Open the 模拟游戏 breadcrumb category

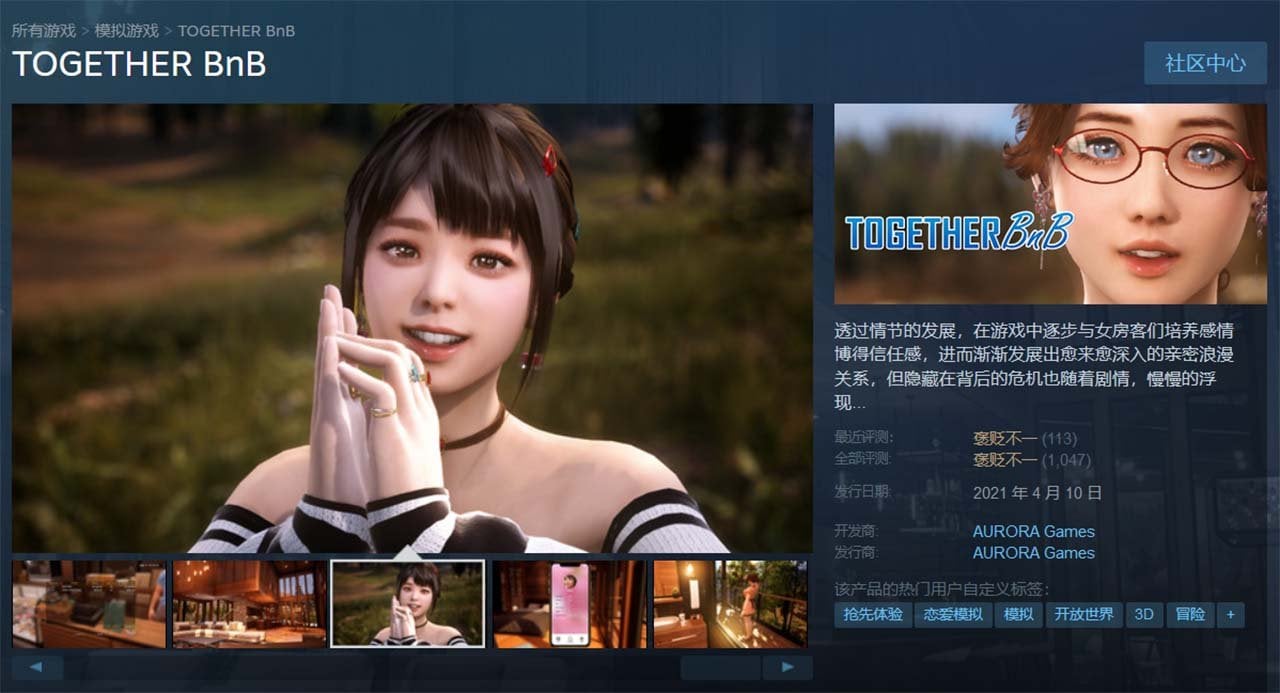(126, 31)
